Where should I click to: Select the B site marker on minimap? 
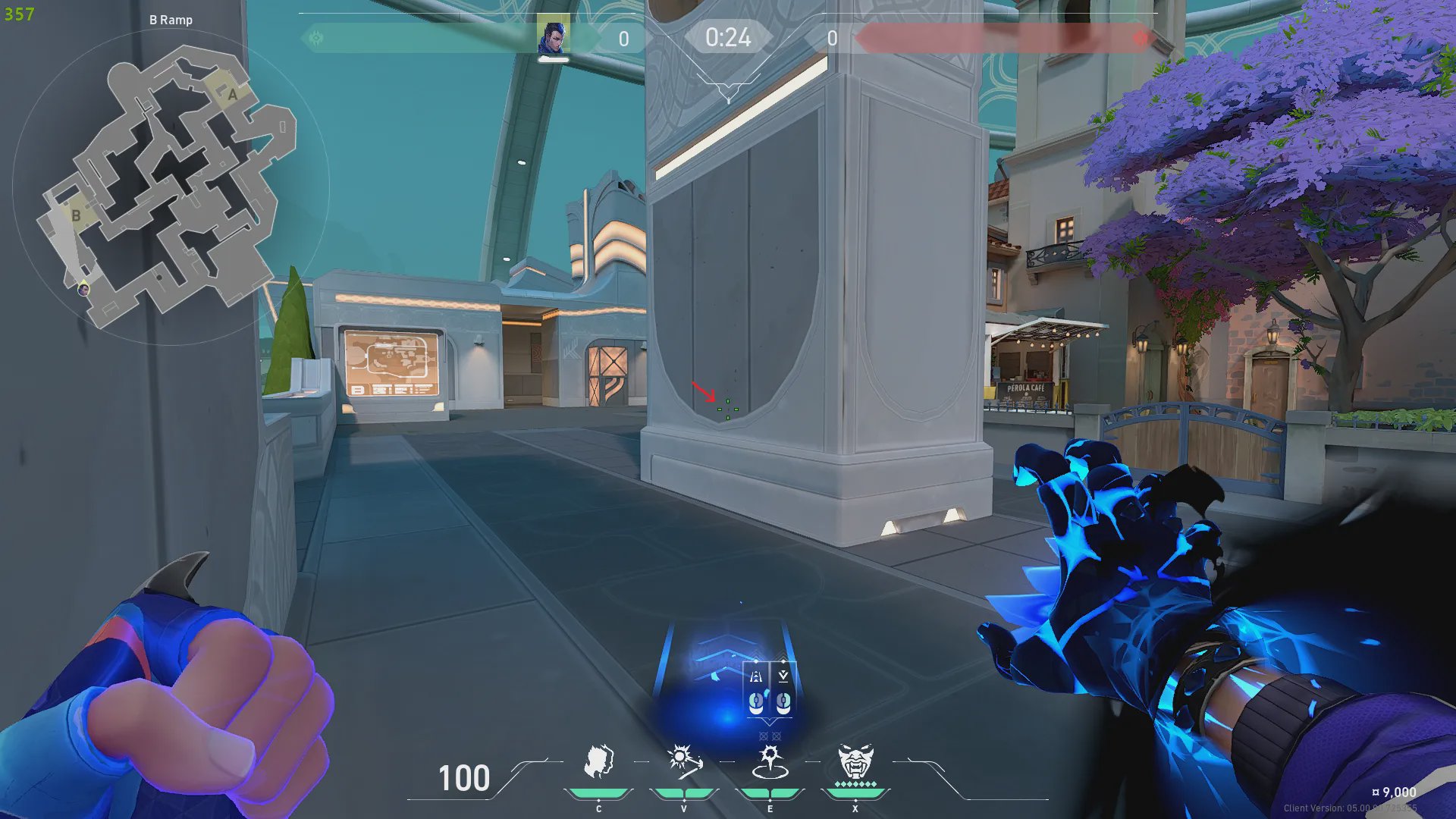point(76,215)
